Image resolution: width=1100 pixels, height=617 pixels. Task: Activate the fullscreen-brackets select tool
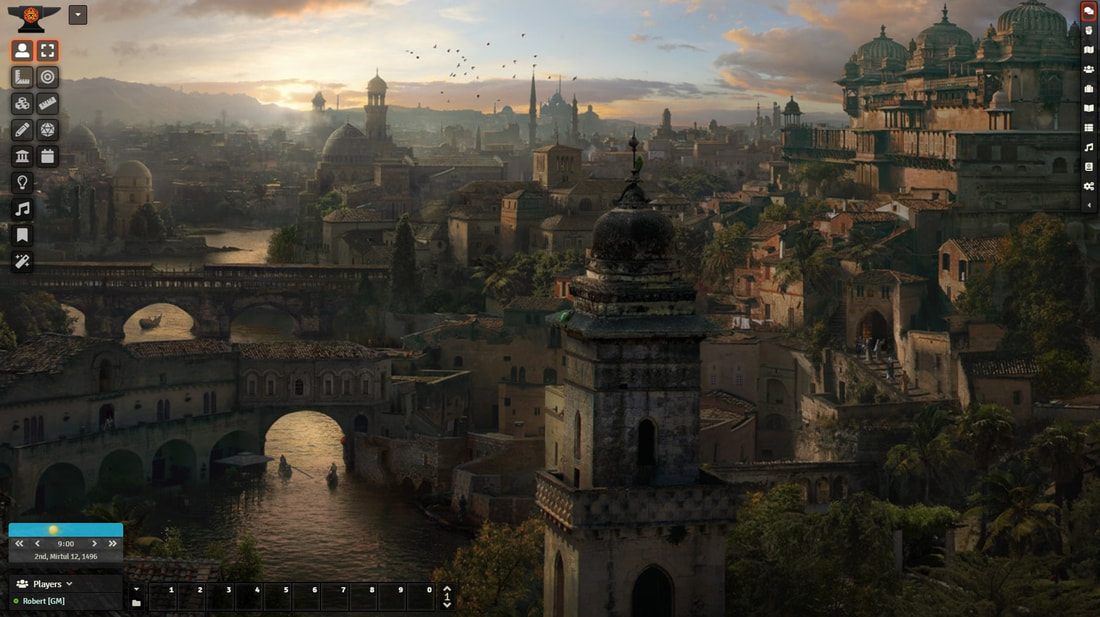coord(48,51)
